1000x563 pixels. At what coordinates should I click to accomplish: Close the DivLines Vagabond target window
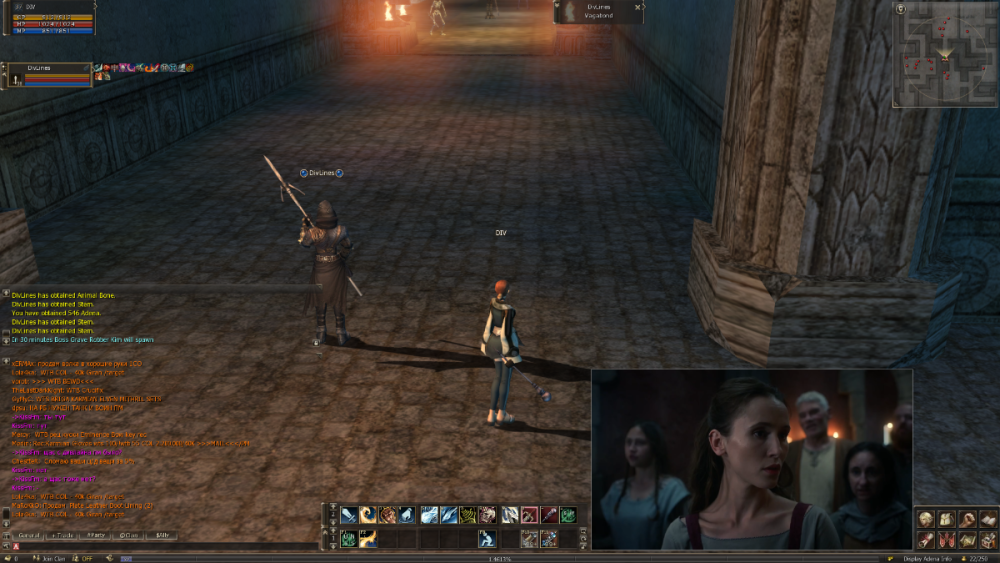click(x=637, y=7)
